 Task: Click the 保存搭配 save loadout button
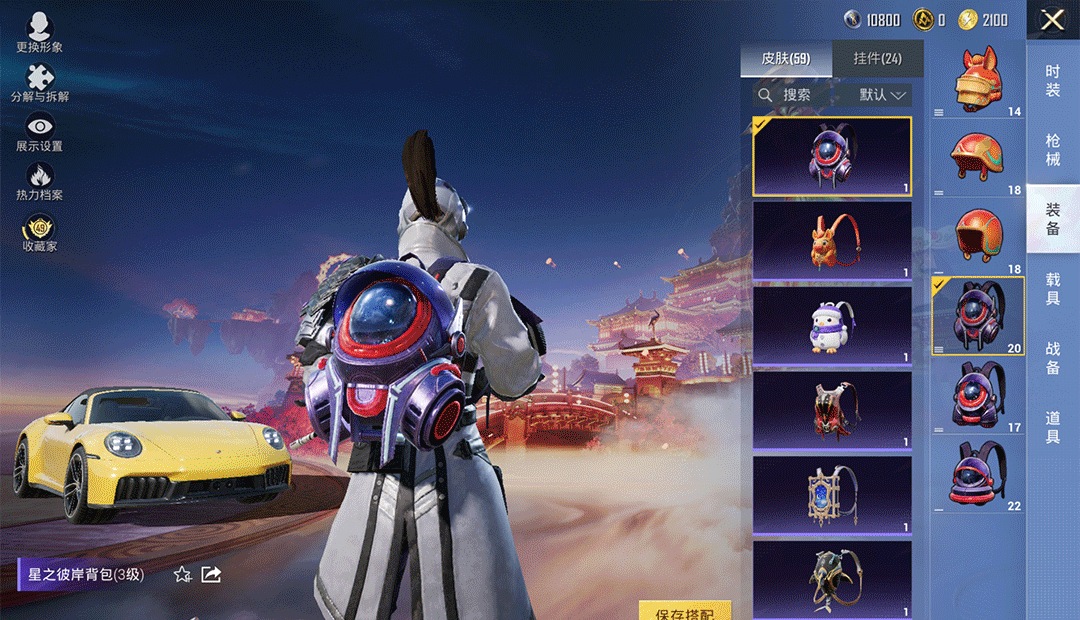coord(685,611)
